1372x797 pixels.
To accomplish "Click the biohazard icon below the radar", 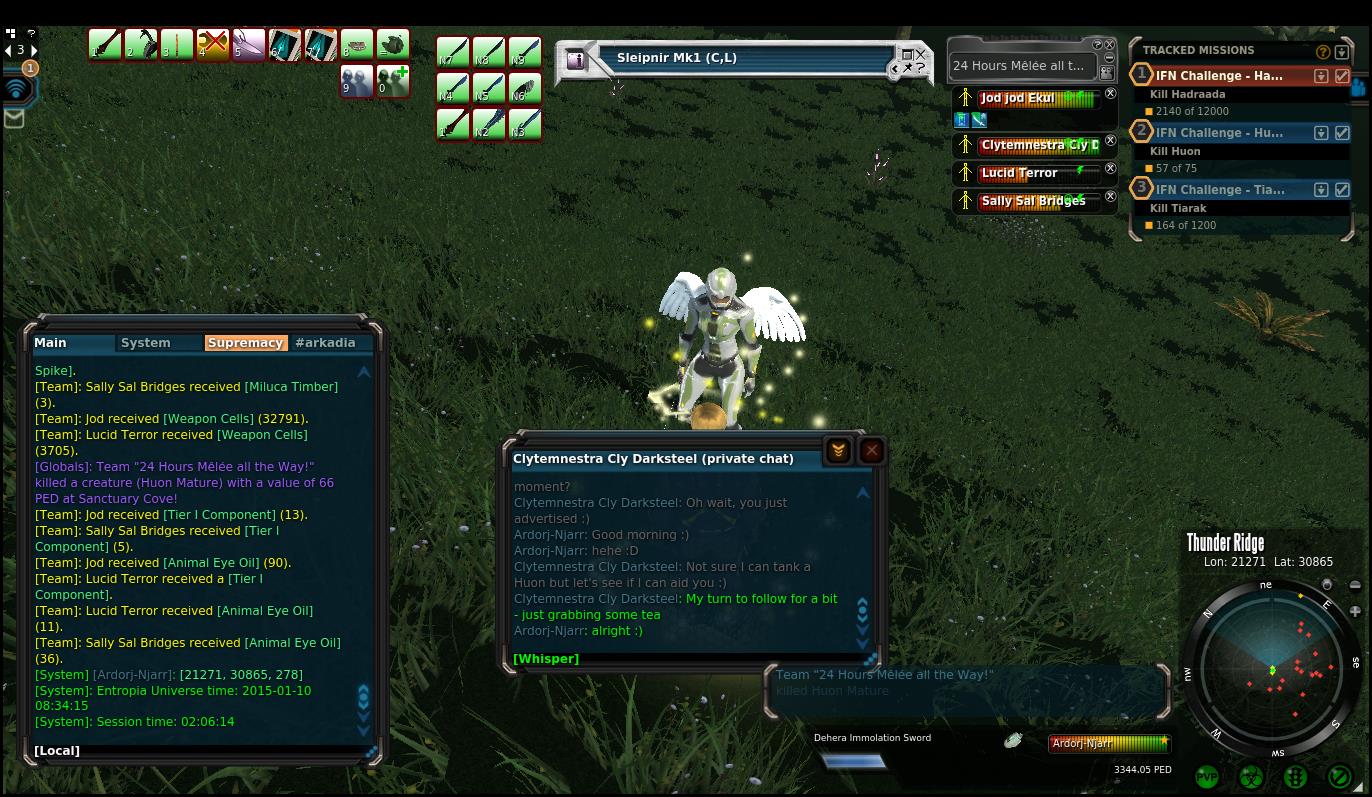I will pyautogui.click(x=1251, y=776).
